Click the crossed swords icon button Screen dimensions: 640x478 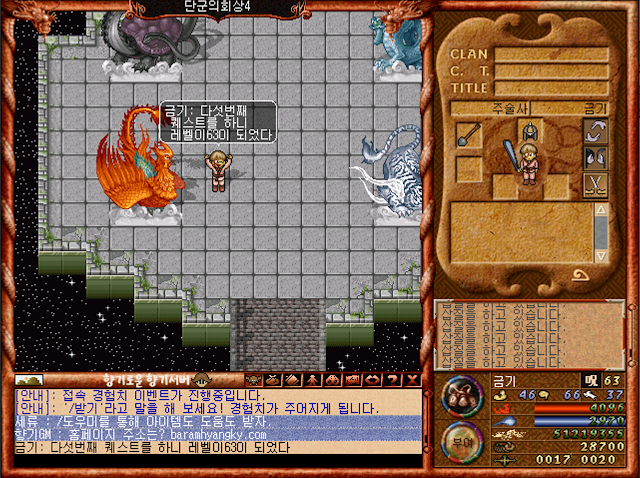[596, 184]
